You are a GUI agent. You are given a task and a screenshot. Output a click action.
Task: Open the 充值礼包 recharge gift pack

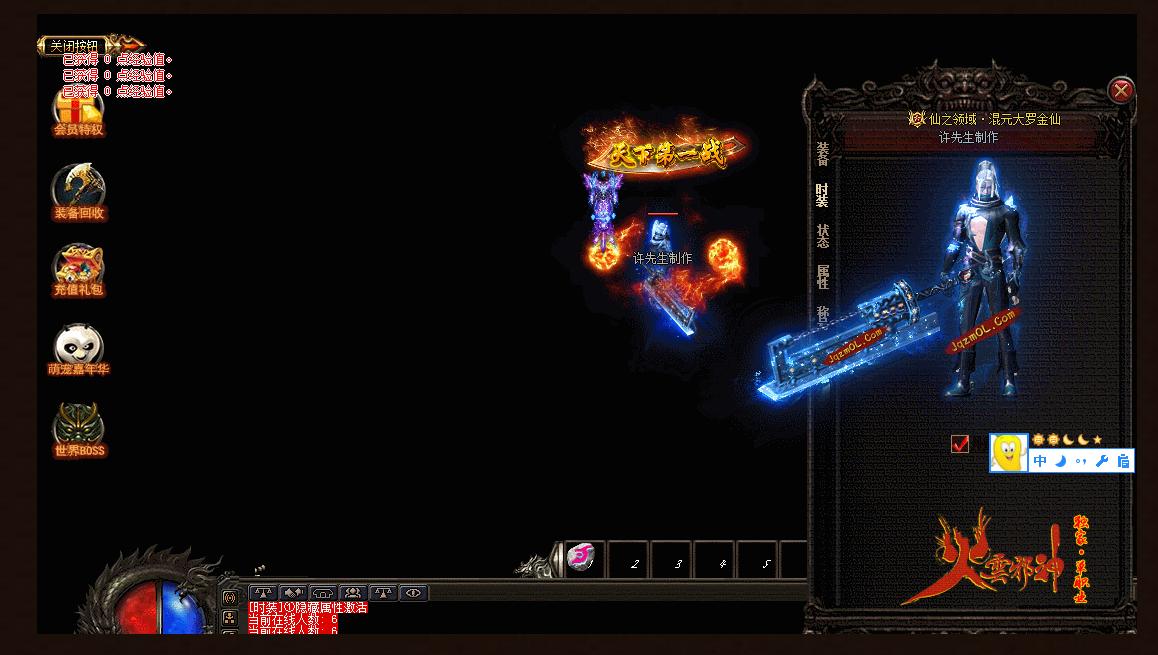(x=78, y=270)
